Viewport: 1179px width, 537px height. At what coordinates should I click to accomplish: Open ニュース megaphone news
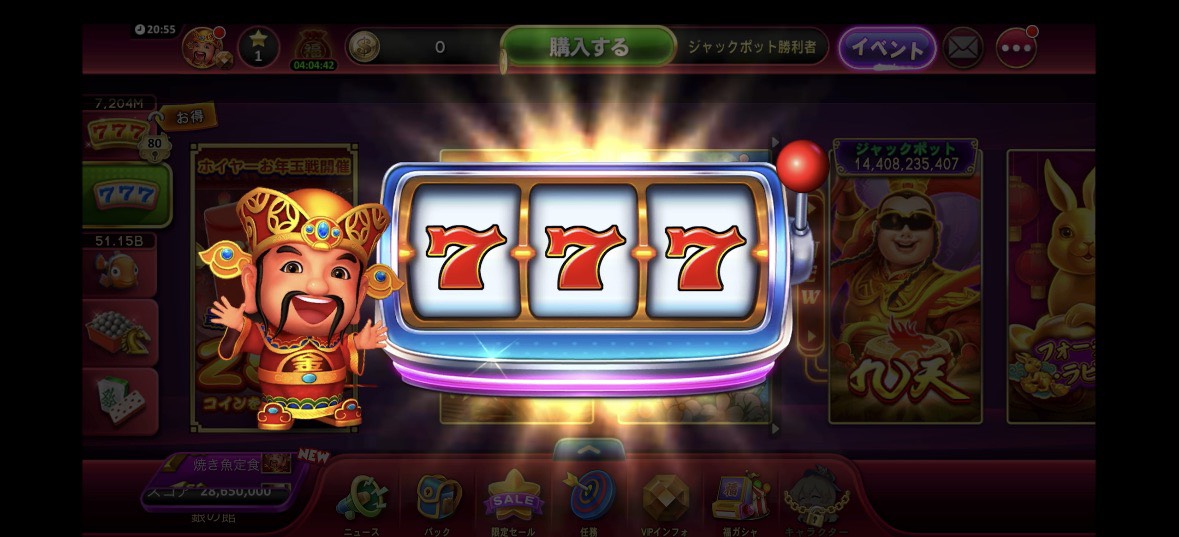coord(362,499)
